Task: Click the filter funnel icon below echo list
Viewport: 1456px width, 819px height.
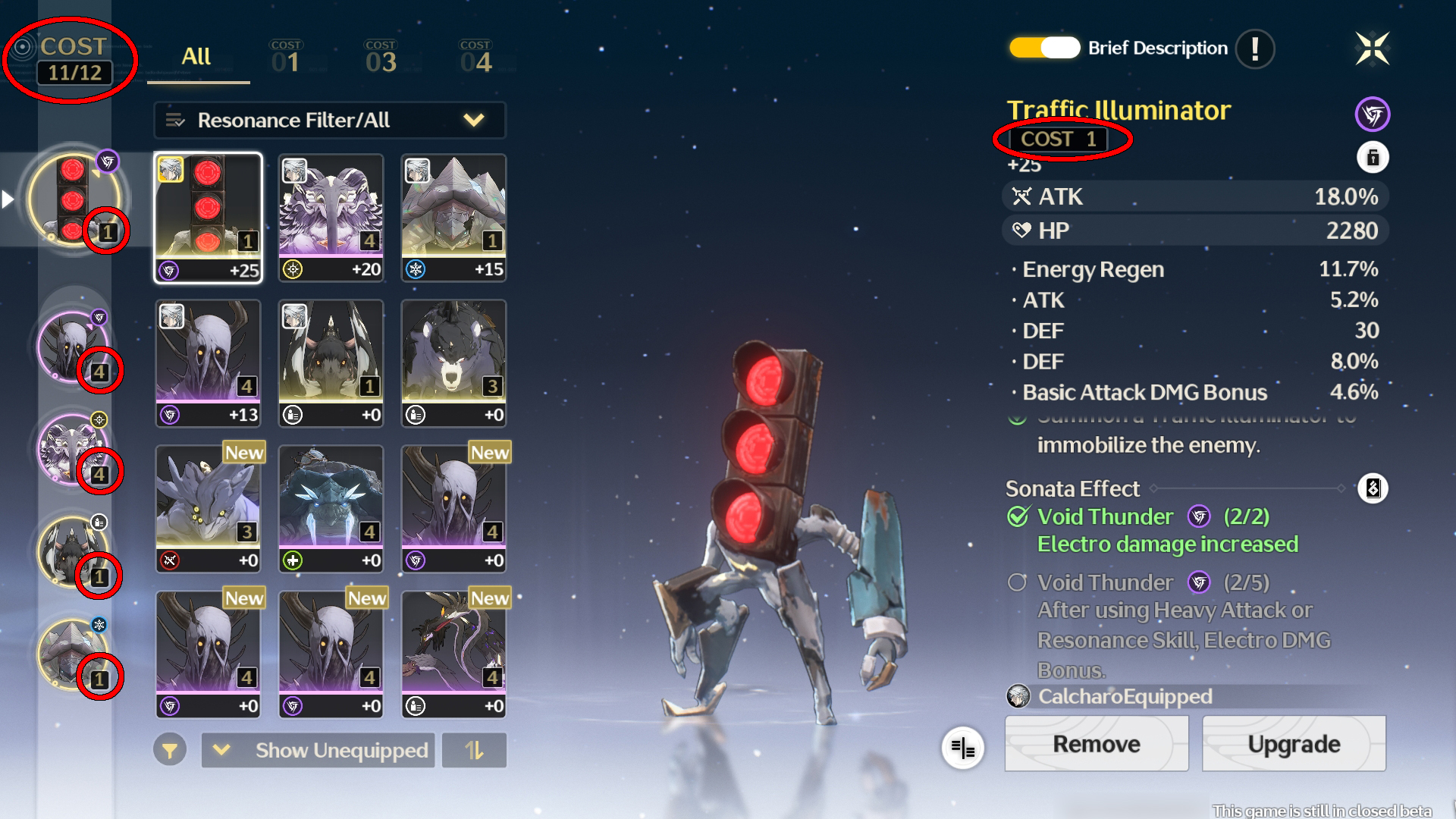Action: [170, 751]
